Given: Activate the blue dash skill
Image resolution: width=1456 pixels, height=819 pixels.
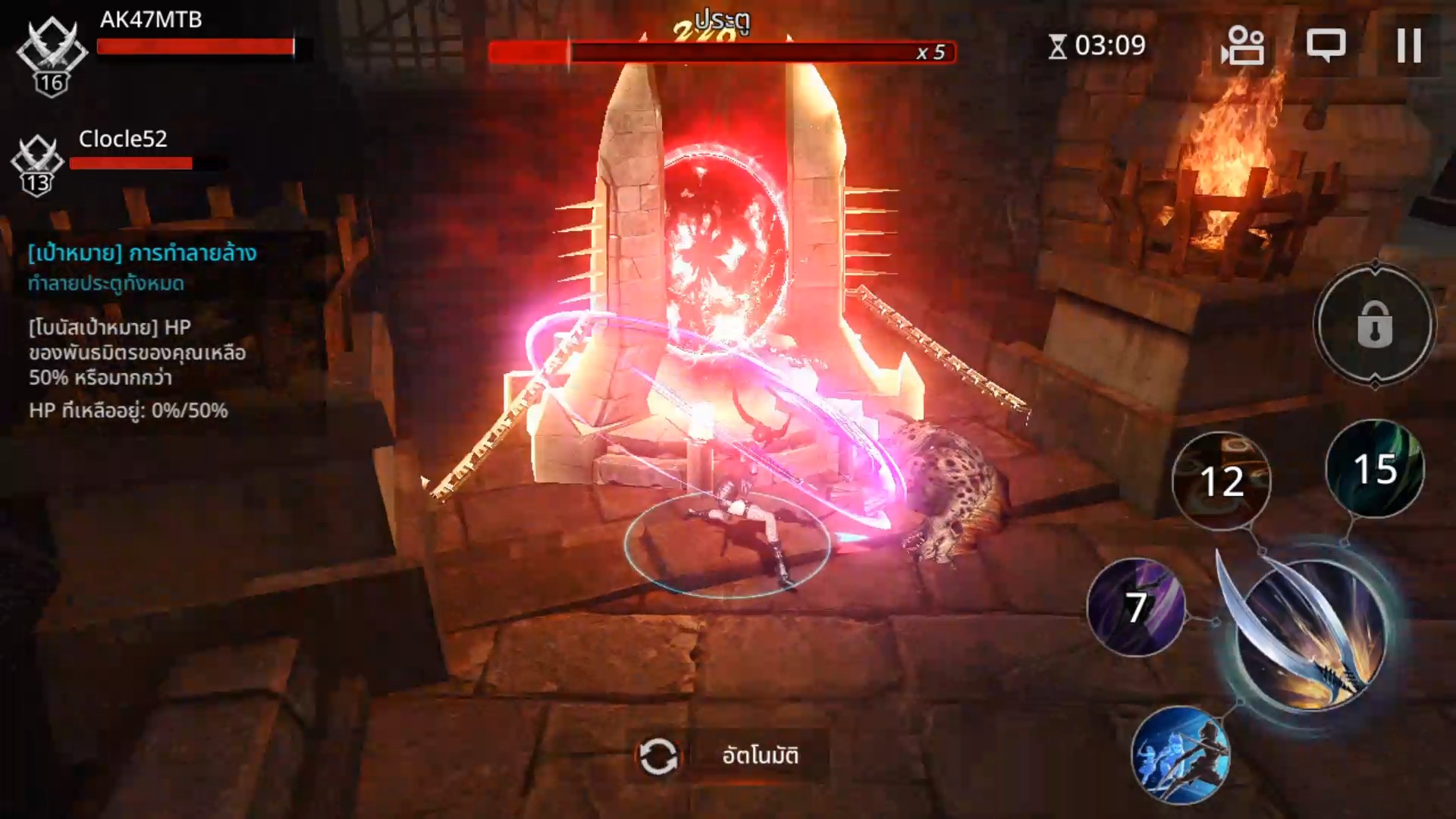Looking at the screenshot, I should 1180,755.
